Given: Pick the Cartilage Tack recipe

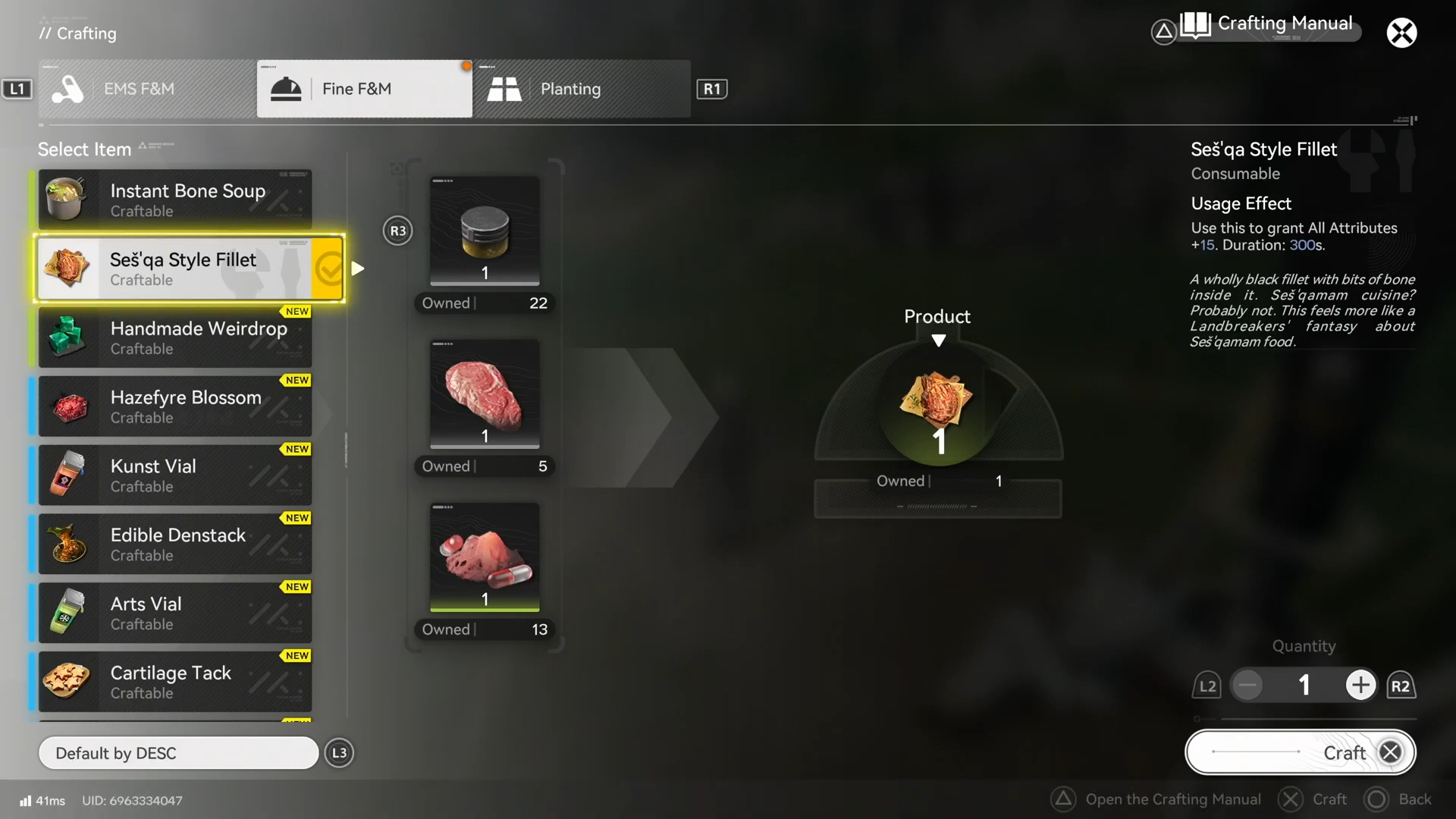Looking at the screenshot, I should pyautogui.click(x=175, y=682).
